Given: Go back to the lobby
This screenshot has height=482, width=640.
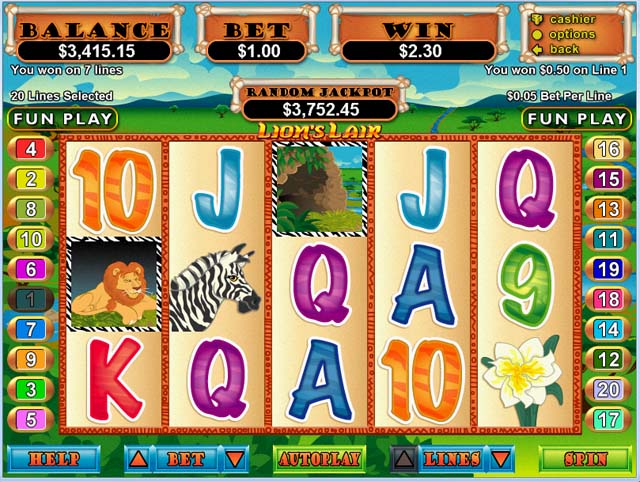Looking at the screenshot, I should click(564, 49).
